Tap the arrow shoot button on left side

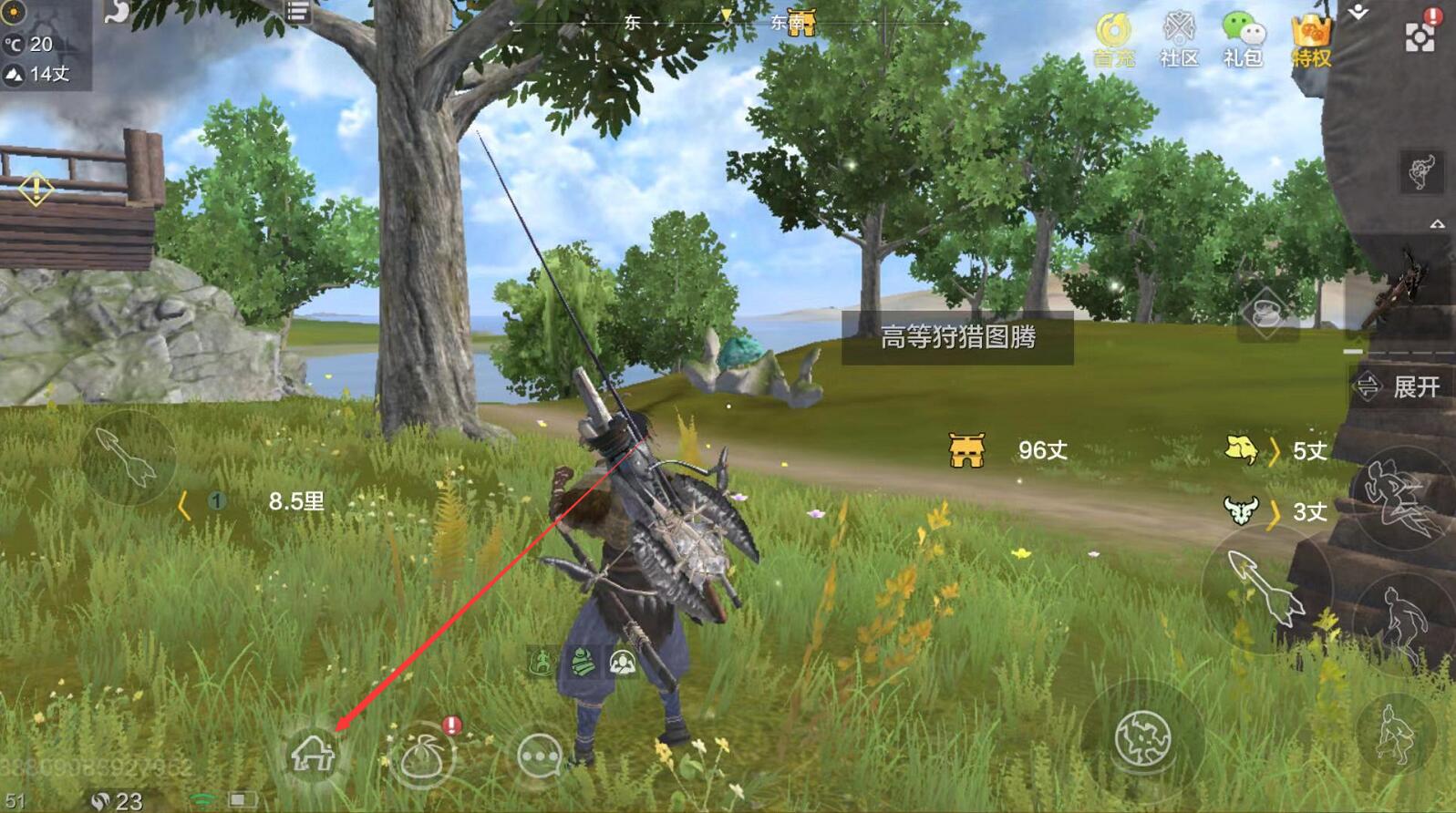tap(128, 457)
